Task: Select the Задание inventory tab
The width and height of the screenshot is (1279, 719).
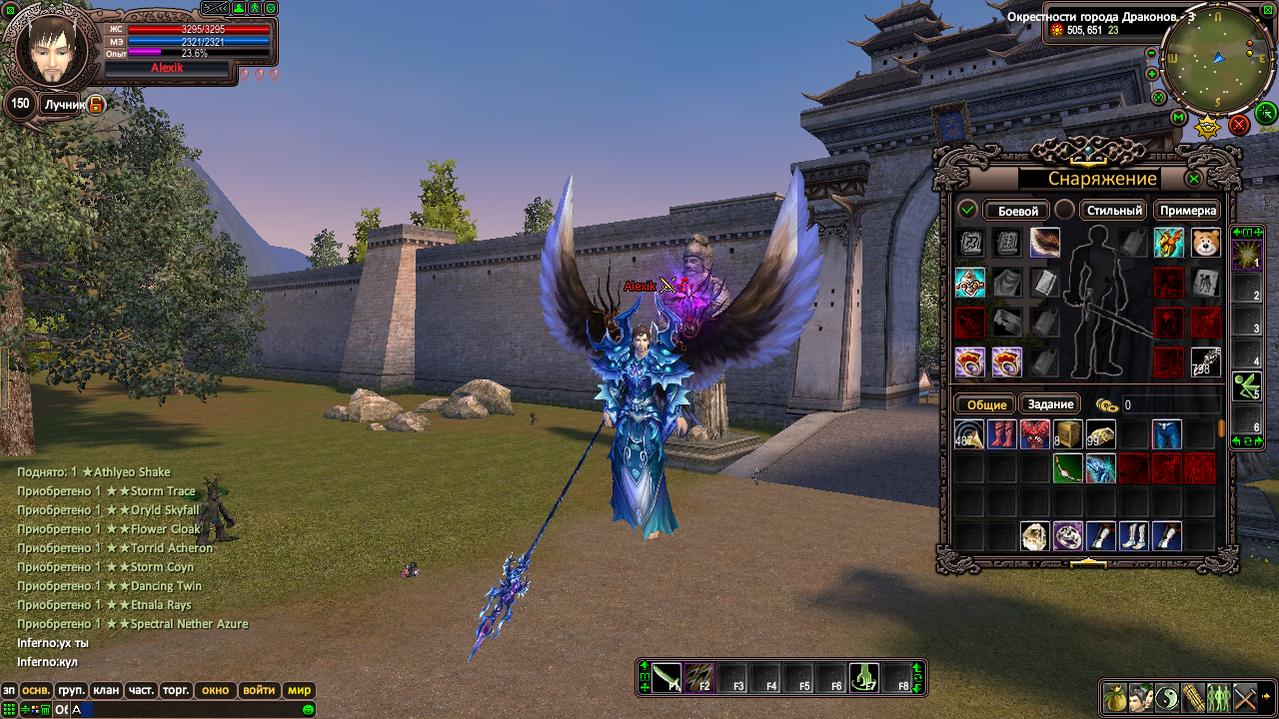Action: pyautogui.click(x=1050, y=404)
